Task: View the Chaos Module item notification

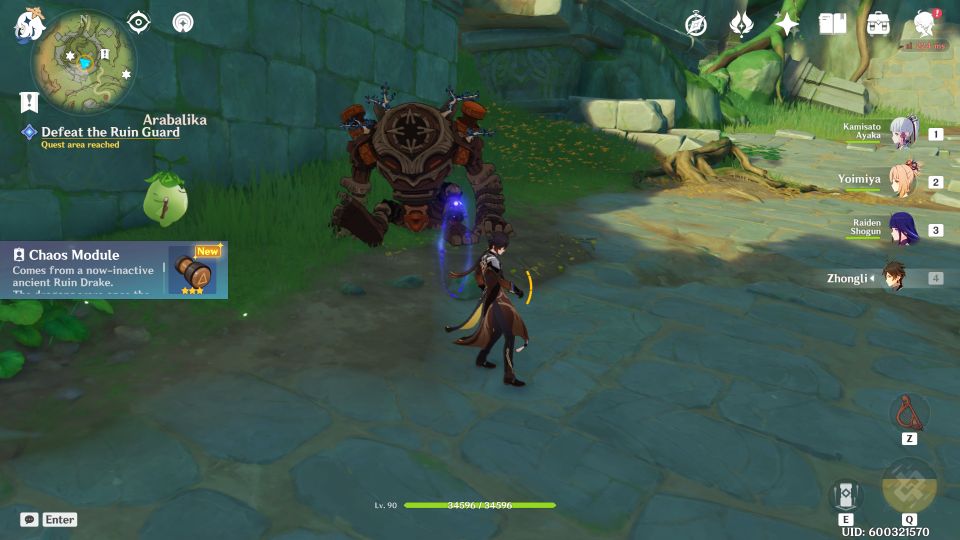Action: click(114, 270)
